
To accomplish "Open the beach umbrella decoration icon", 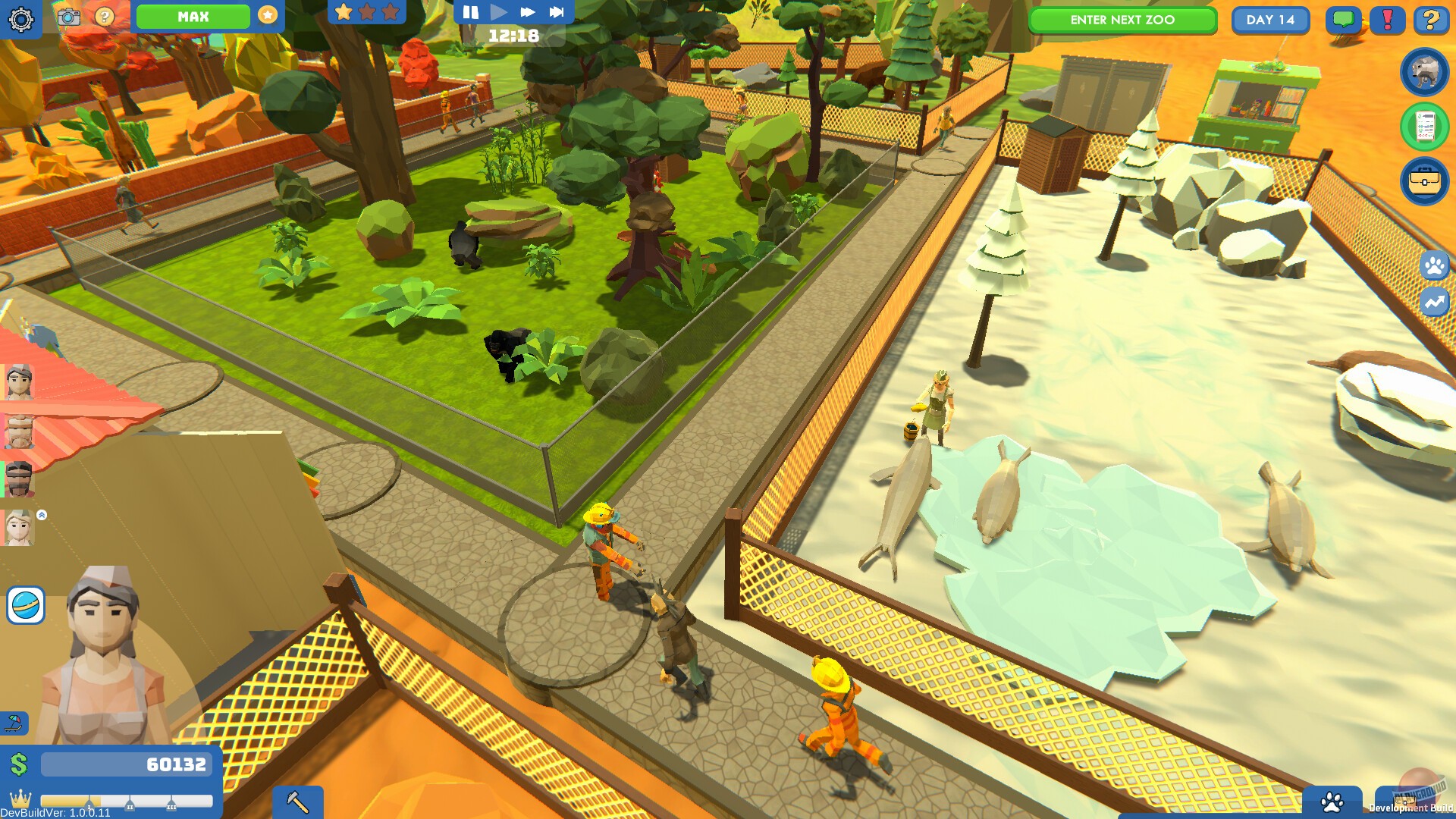I will point(14,720).
